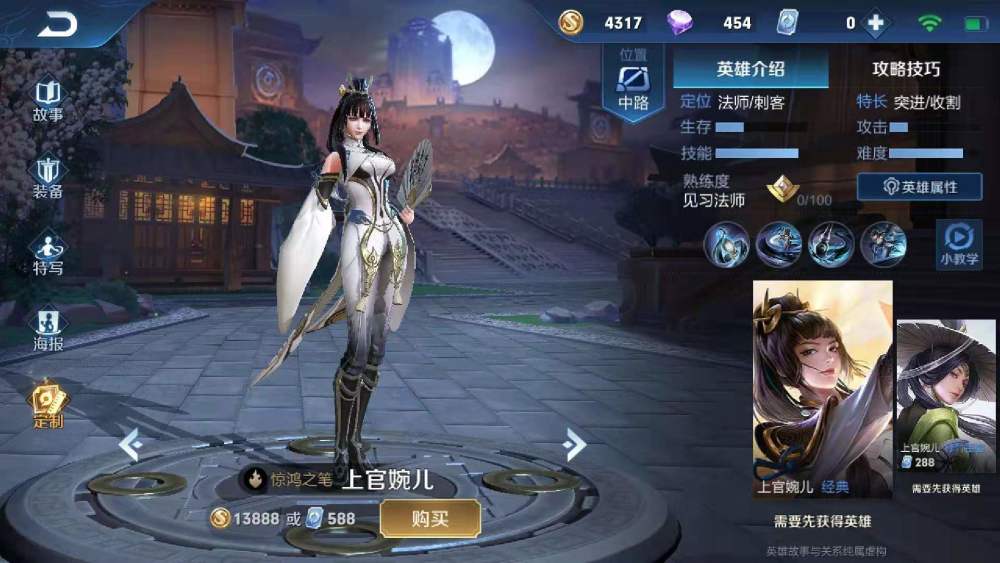1000x563 pixels.
Task: Show the previous hero with left arrow
Action: [130, 444]
